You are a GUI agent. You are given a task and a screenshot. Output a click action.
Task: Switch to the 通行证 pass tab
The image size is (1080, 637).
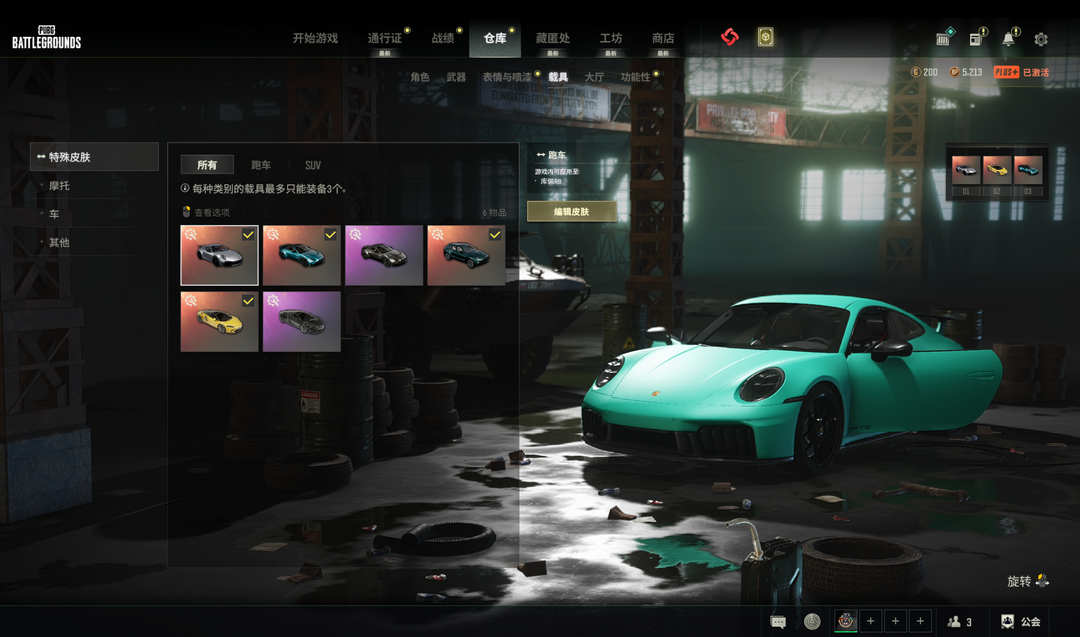pyautogui.click(x=384, y=38)
